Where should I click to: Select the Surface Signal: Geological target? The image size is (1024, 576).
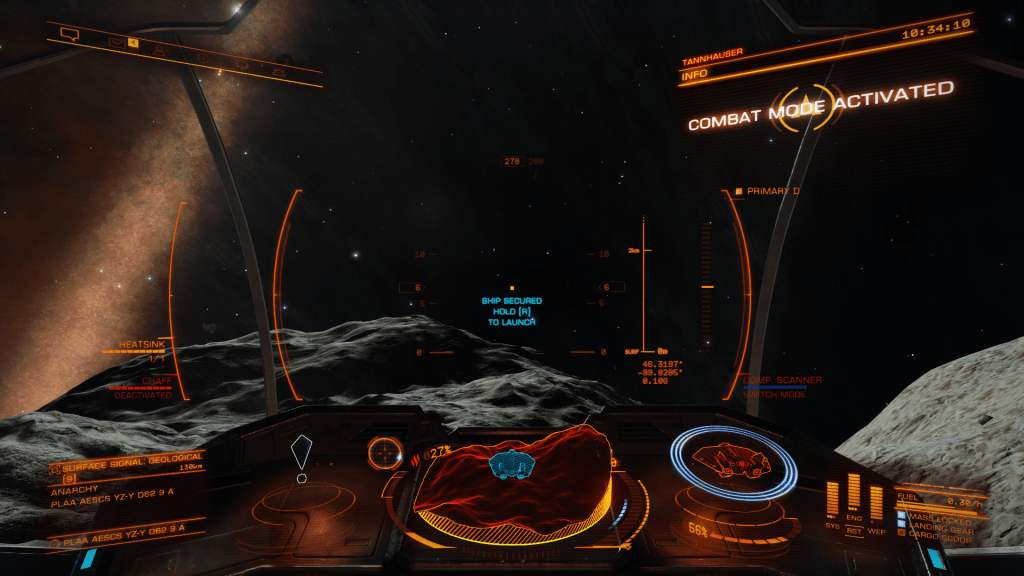pyautogui.click(x=122, y=467)
